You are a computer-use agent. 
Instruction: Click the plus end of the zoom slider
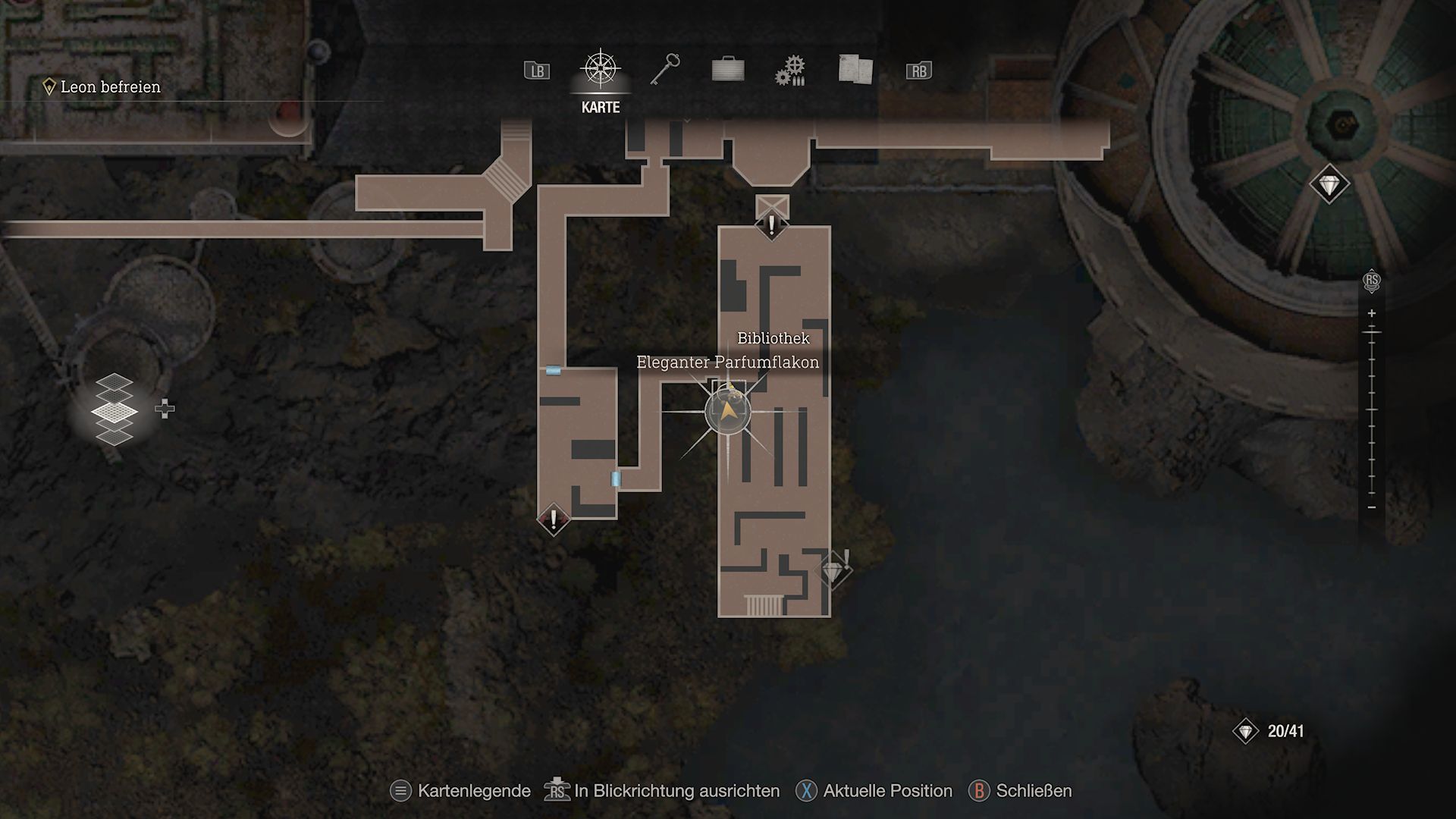coord(1371,313)
